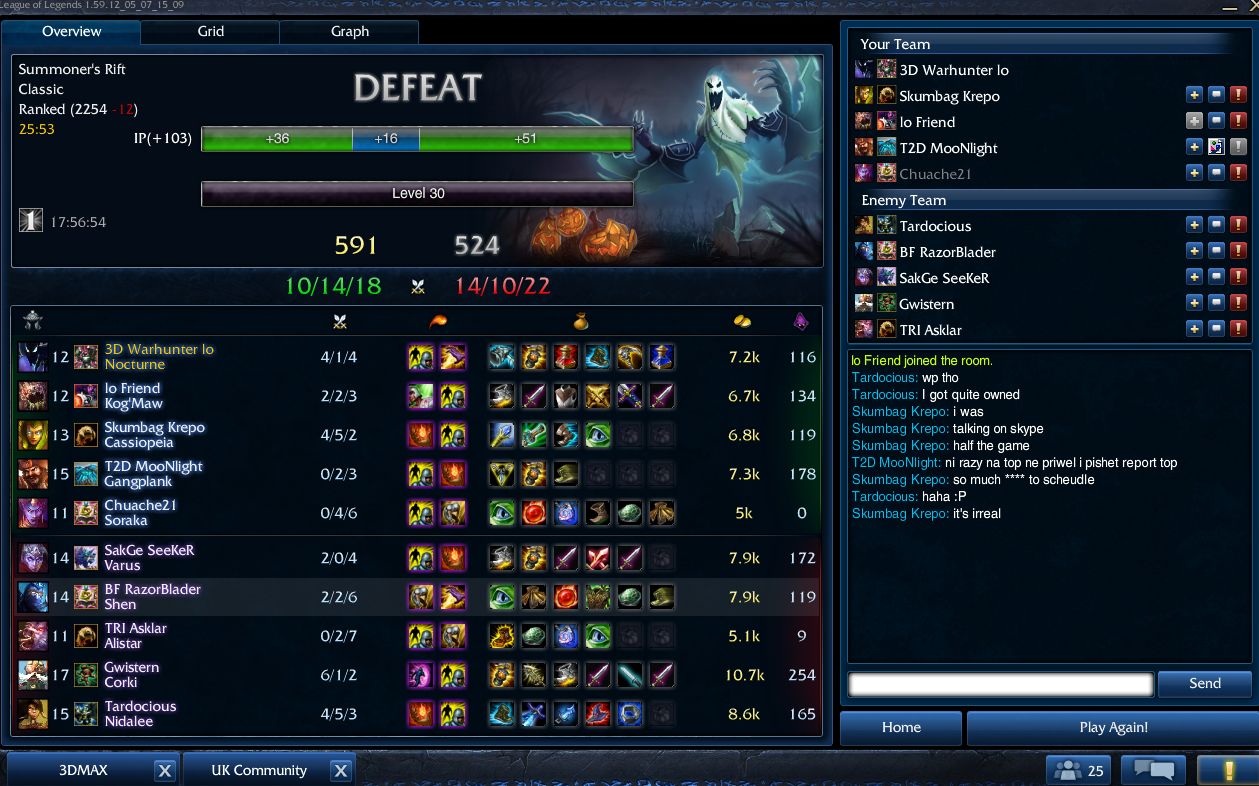Open the friends list showing 25
Viewport: 1259px width, 786px height.
(x=1079, y=771)
